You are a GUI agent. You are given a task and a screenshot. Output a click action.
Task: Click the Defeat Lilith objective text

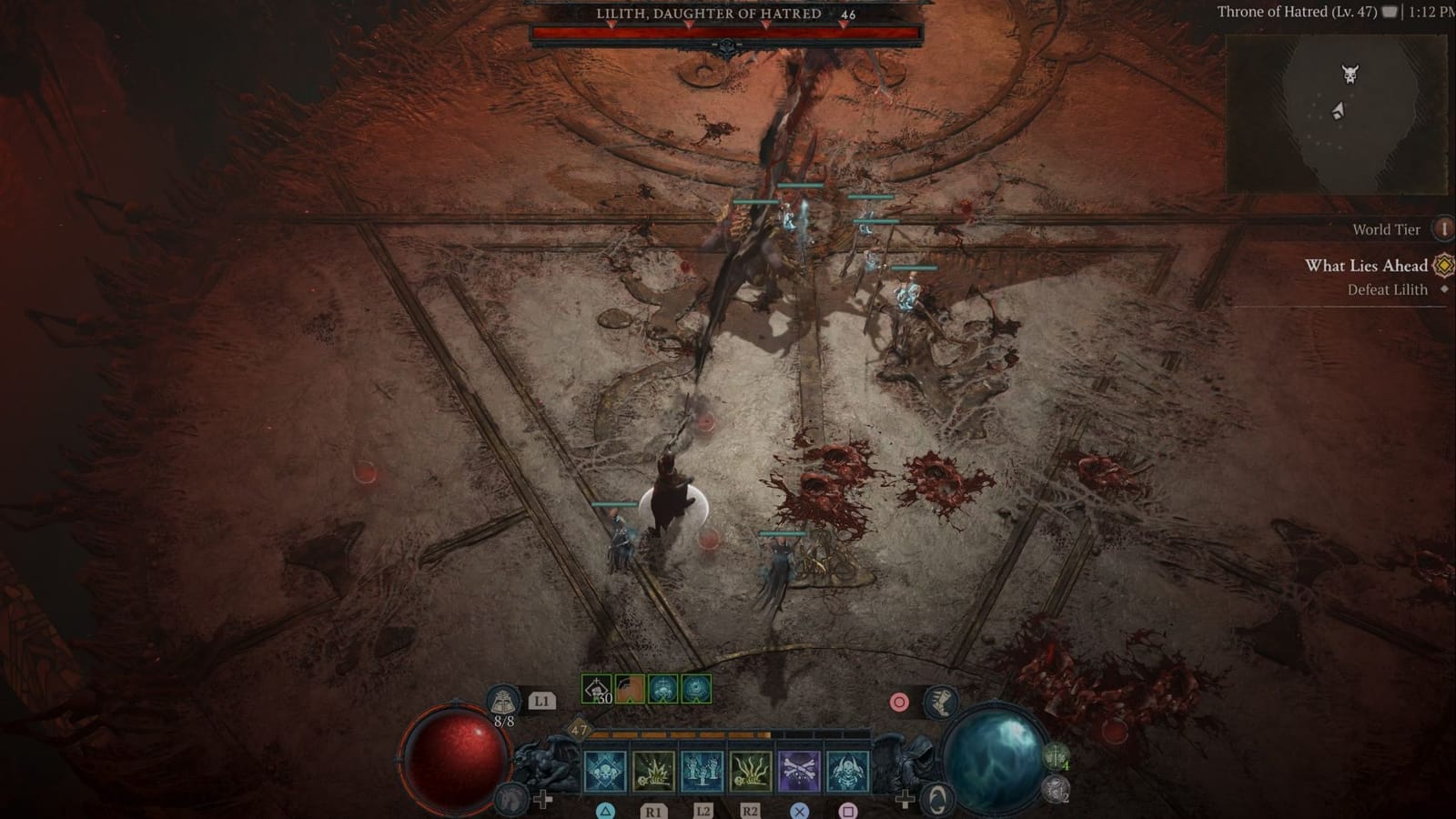click(x=1386, y=289)
